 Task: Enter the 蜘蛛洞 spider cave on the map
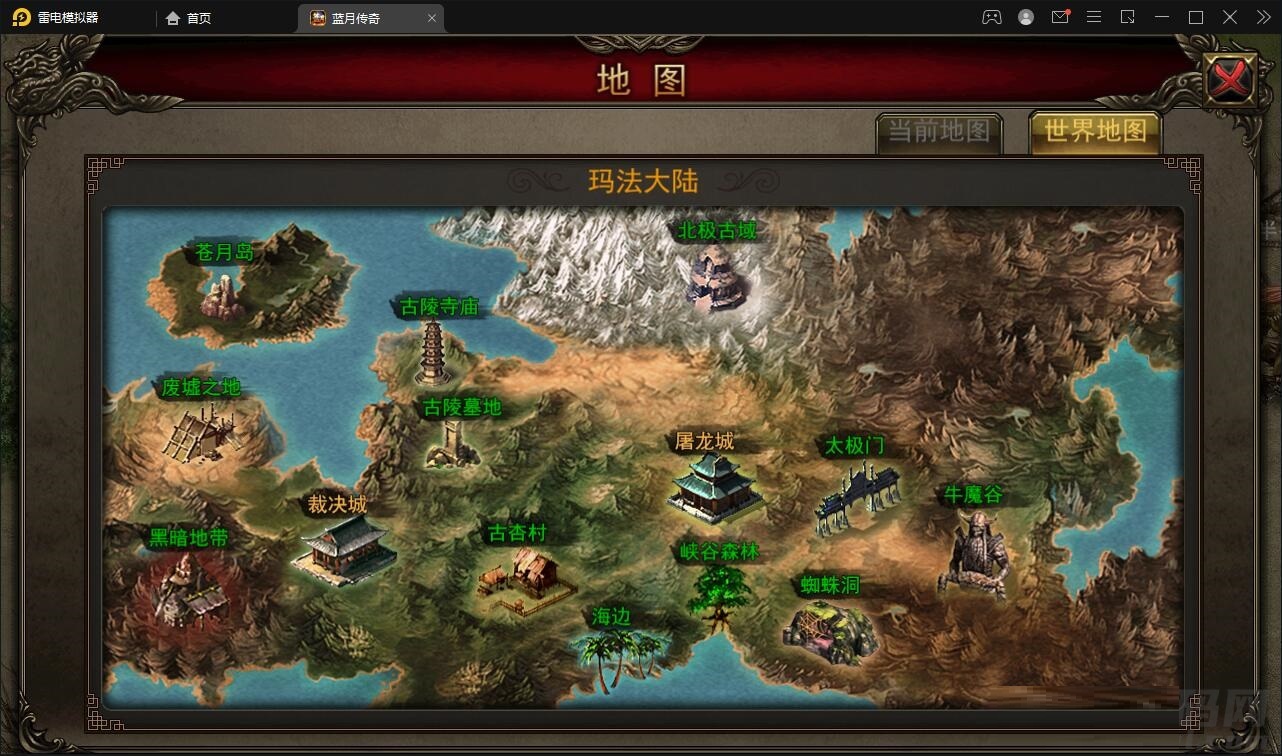pyautogui.click(x=831, y=632)
